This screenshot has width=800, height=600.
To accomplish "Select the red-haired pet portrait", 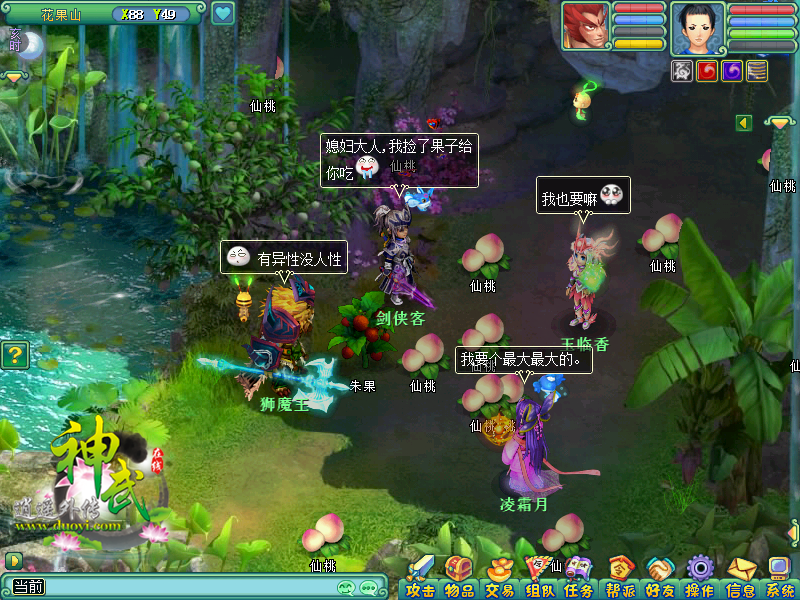I will 585,26.
